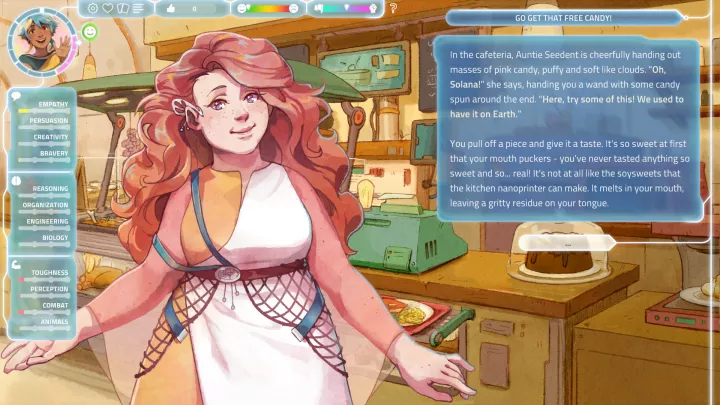Click the thumbs-up kudos counter
Image resolution: width=720 pixels, height=405 pixels.
pos(190,8)
